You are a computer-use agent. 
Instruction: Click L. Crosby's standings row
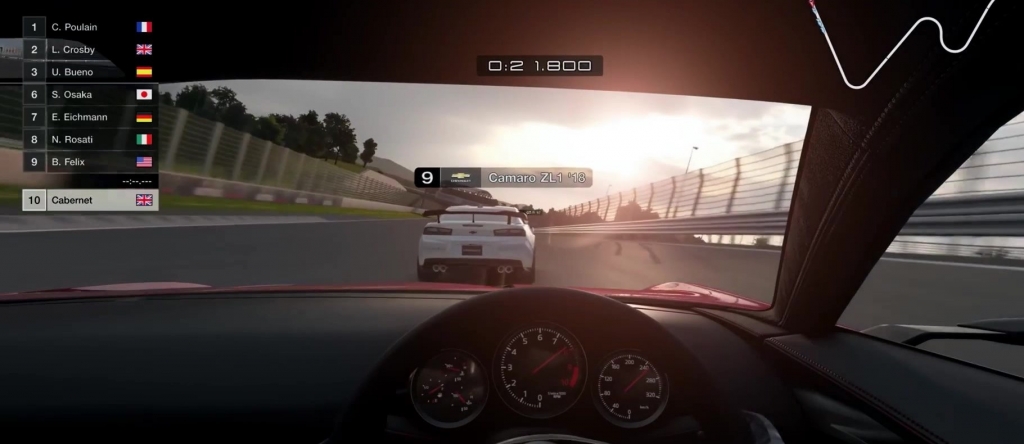click(x=90, y=49)
